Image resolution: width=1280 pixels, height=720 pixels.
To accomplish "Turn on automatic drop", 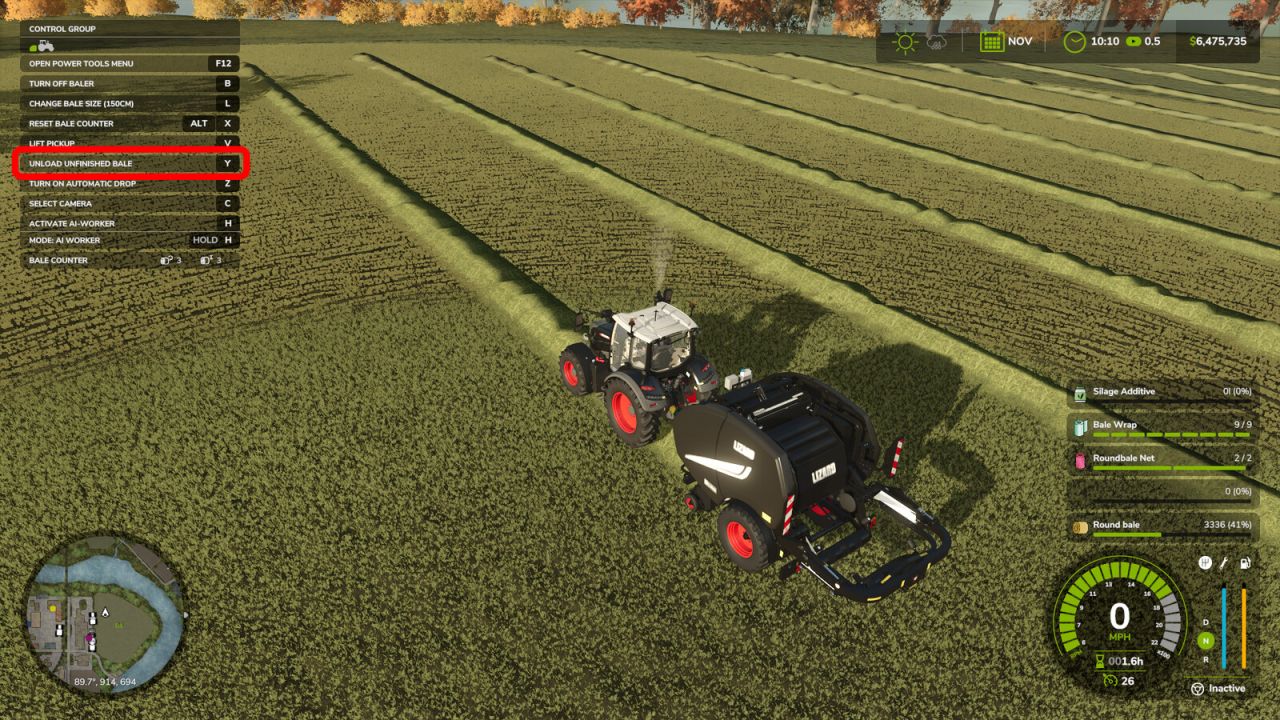I will [x=128, y=183].
